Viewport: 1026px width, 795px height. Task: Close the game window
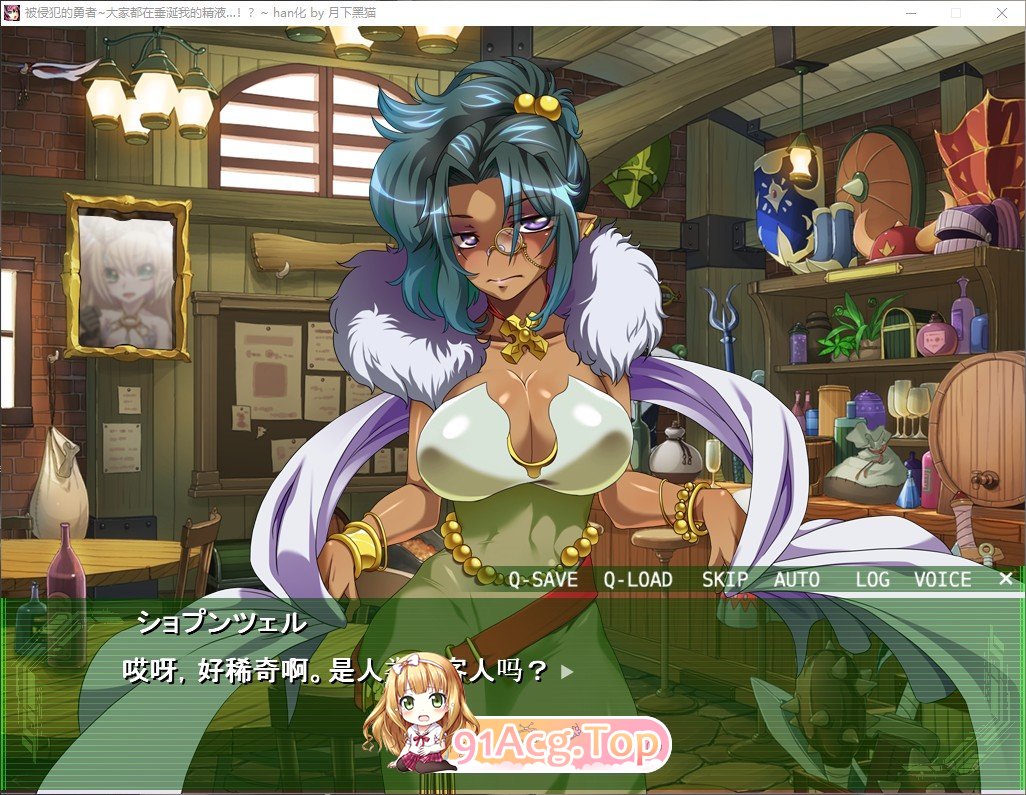(1002, 13)
